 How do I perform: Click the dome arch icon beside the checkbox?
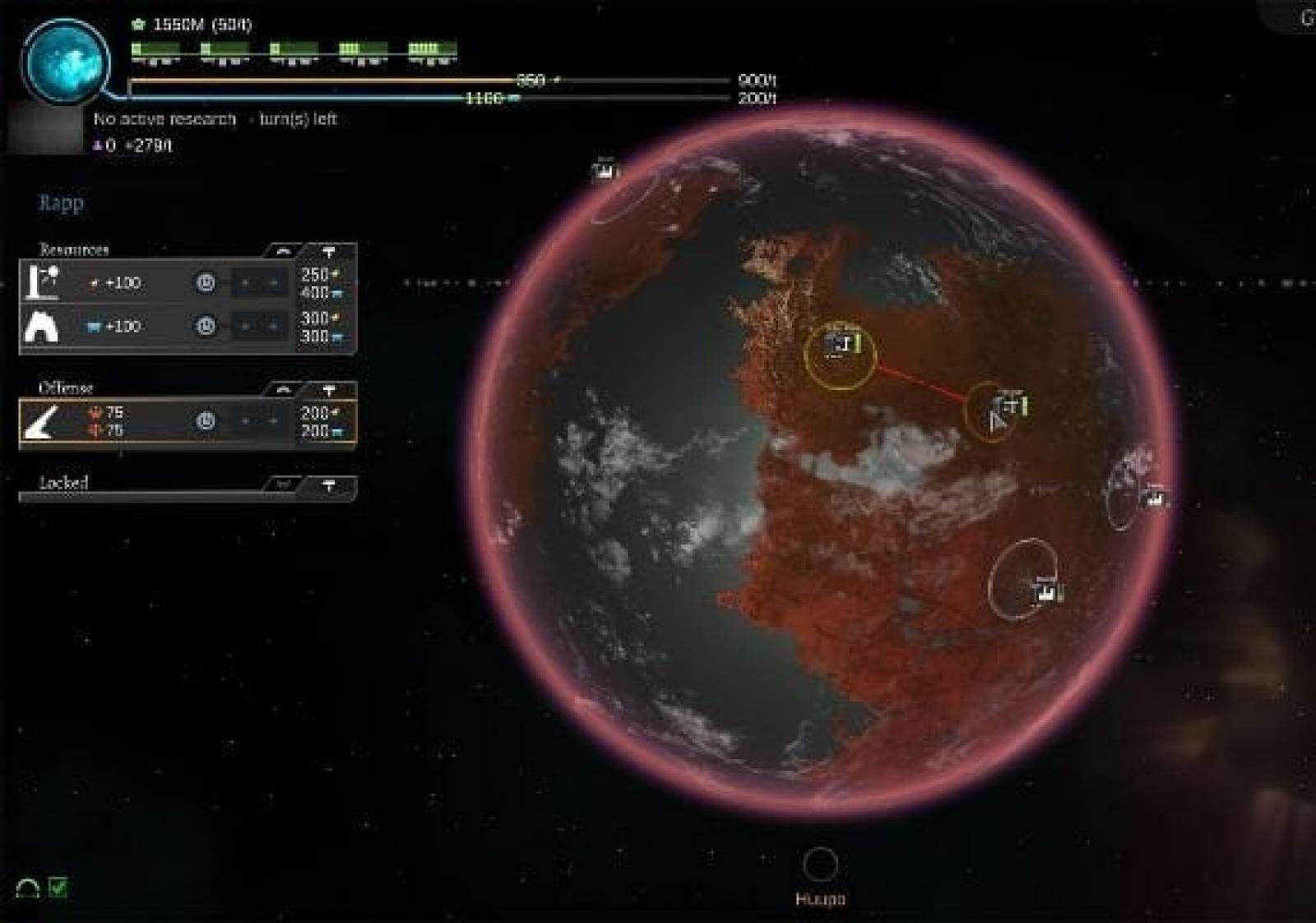28,888
